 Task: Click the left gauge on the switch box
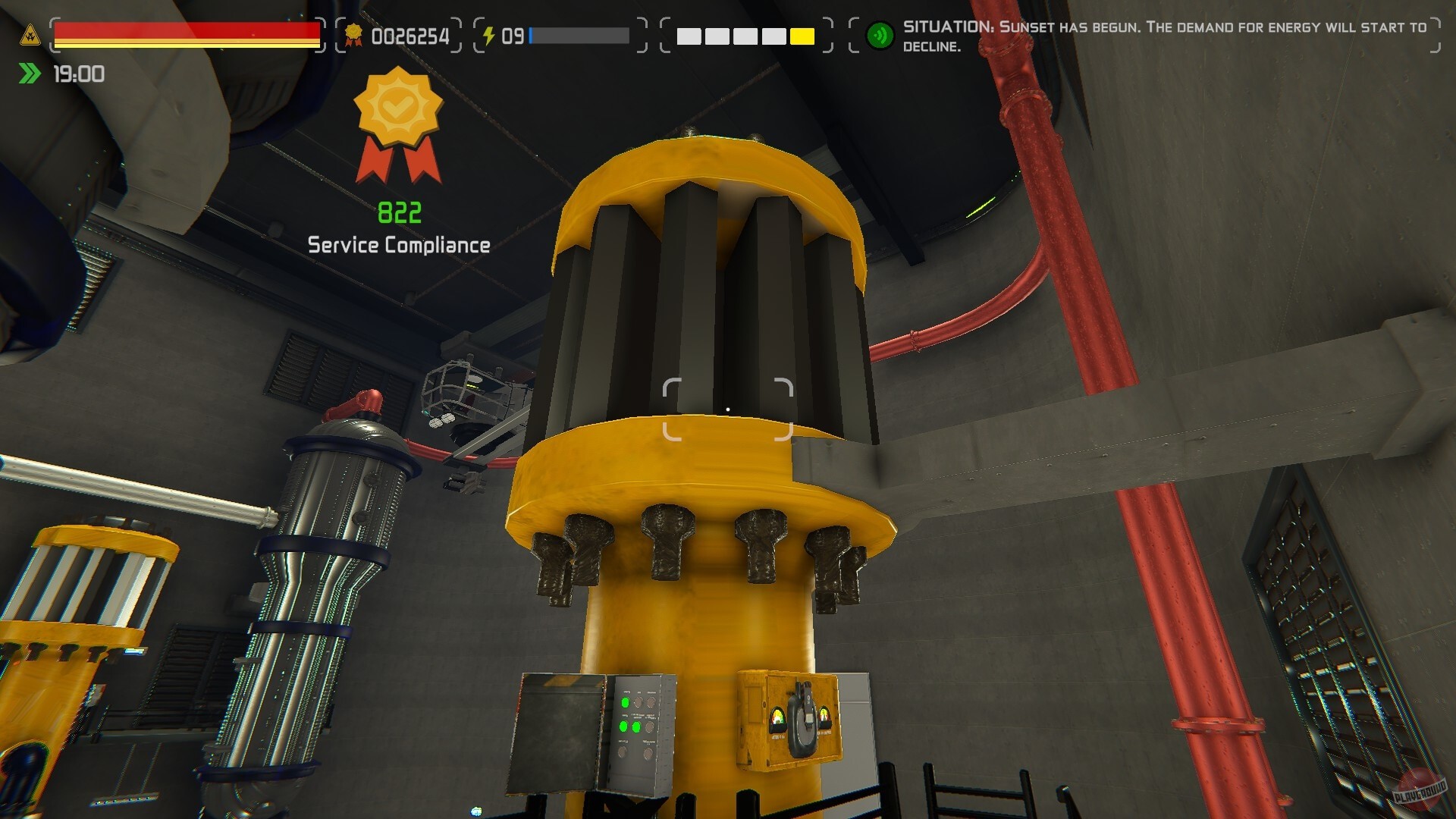coord(777,719)
